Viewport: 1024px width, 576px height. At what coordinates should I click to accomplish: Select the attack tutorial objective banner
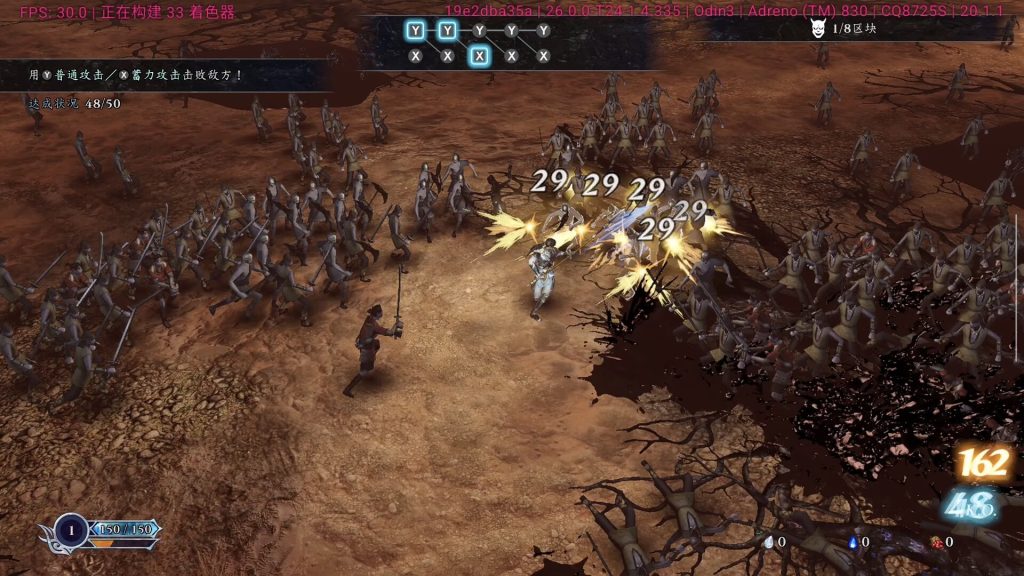click(x=165, y=75)
